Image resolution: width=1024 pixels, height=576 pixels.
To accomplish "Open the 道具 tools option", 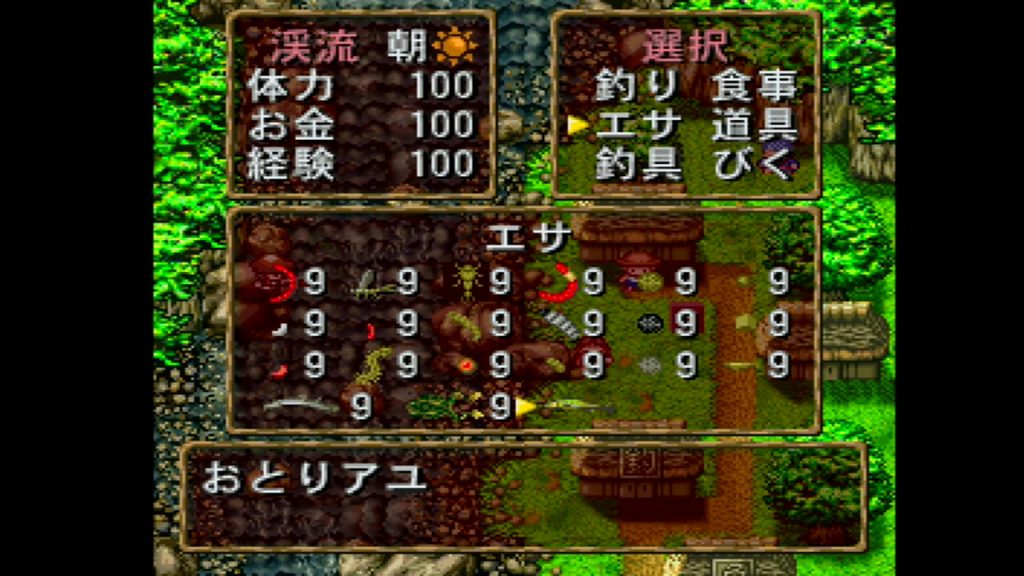I will coord(754,126).
